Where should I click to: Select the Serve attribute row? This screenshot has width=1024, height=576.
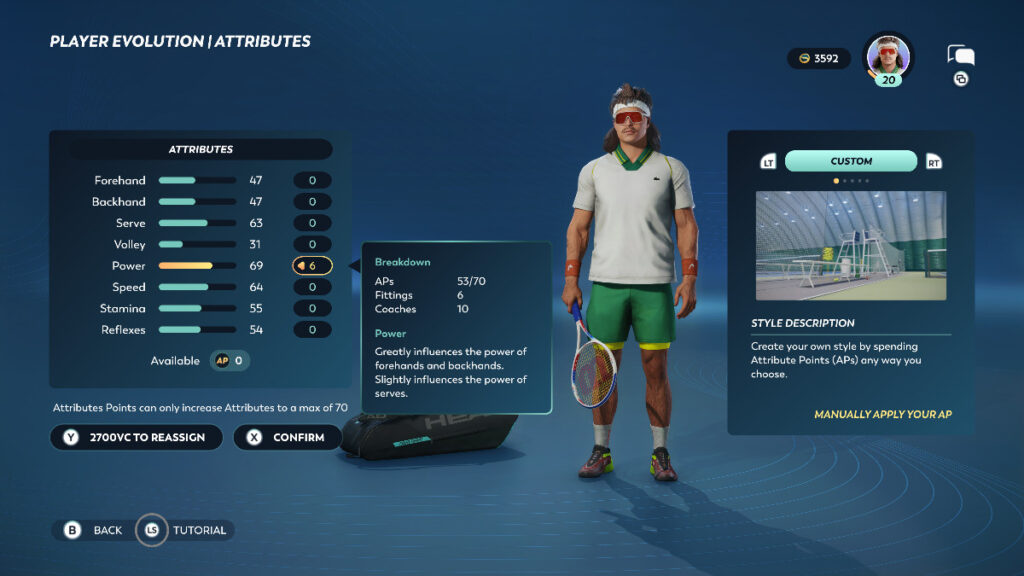coord(200,223)
